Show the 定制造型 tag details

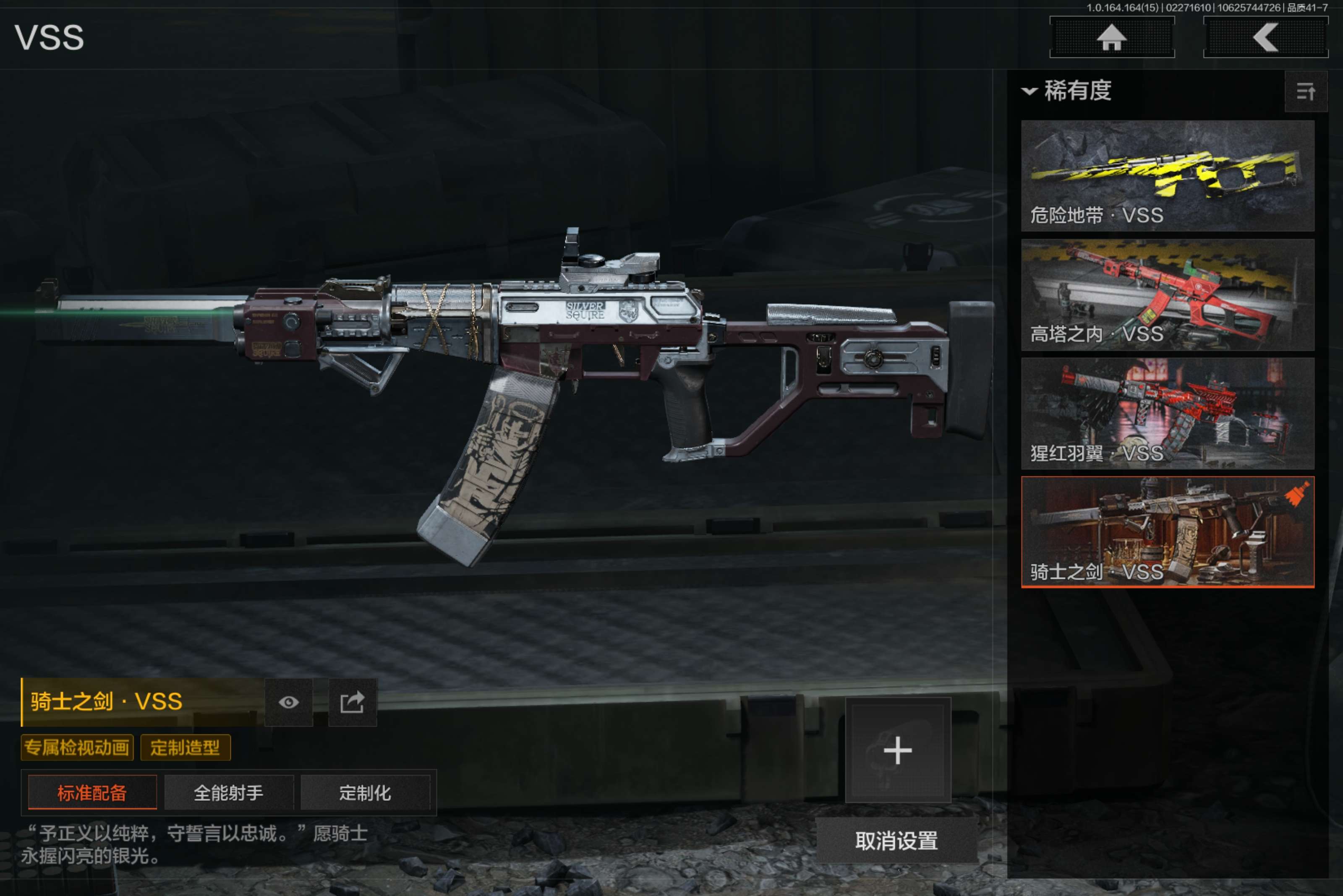pyautogui.click(x=185, y=748)
